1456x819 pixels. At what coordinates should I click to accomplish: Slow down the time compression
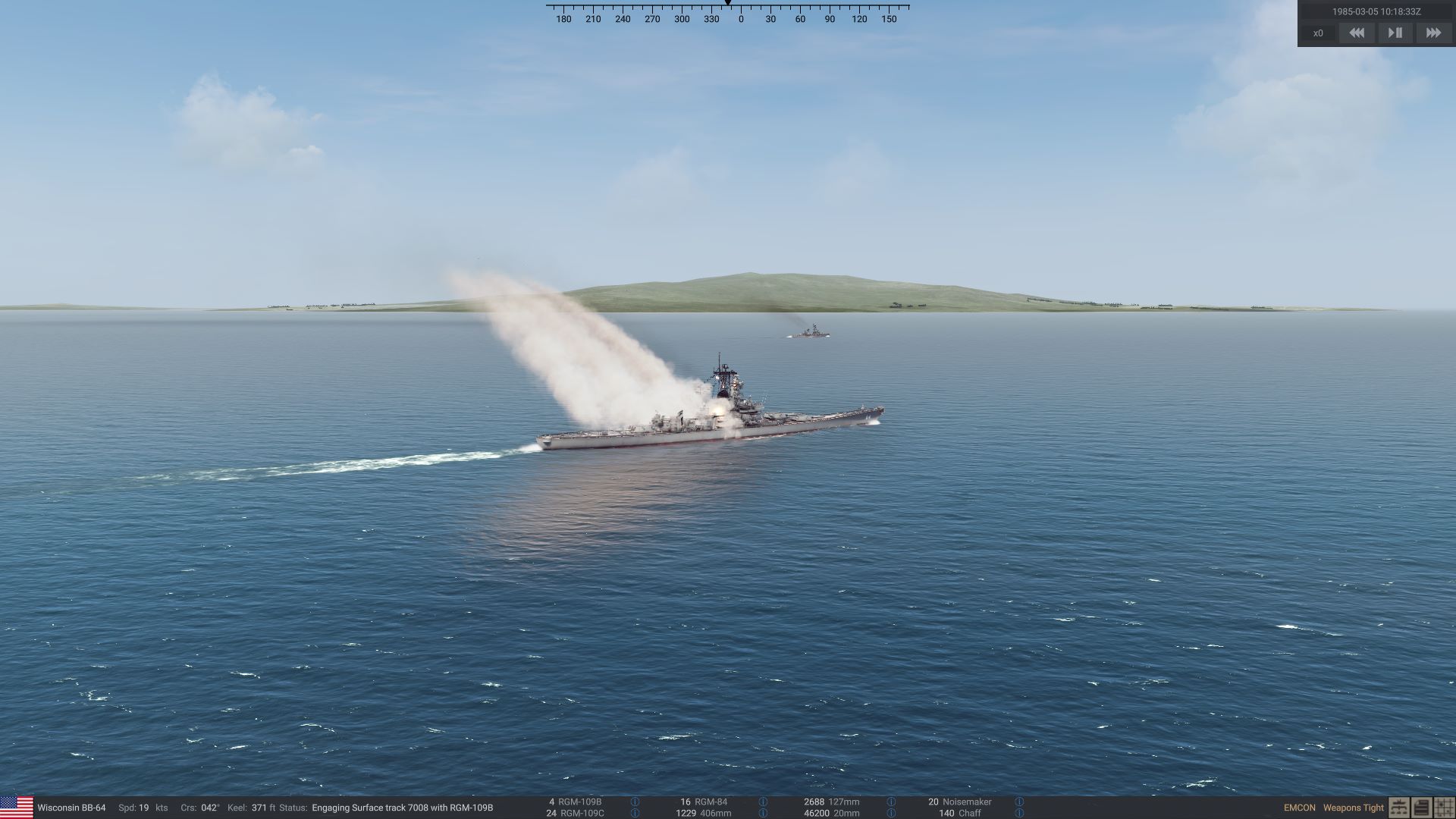click(x=1357, y=33)
